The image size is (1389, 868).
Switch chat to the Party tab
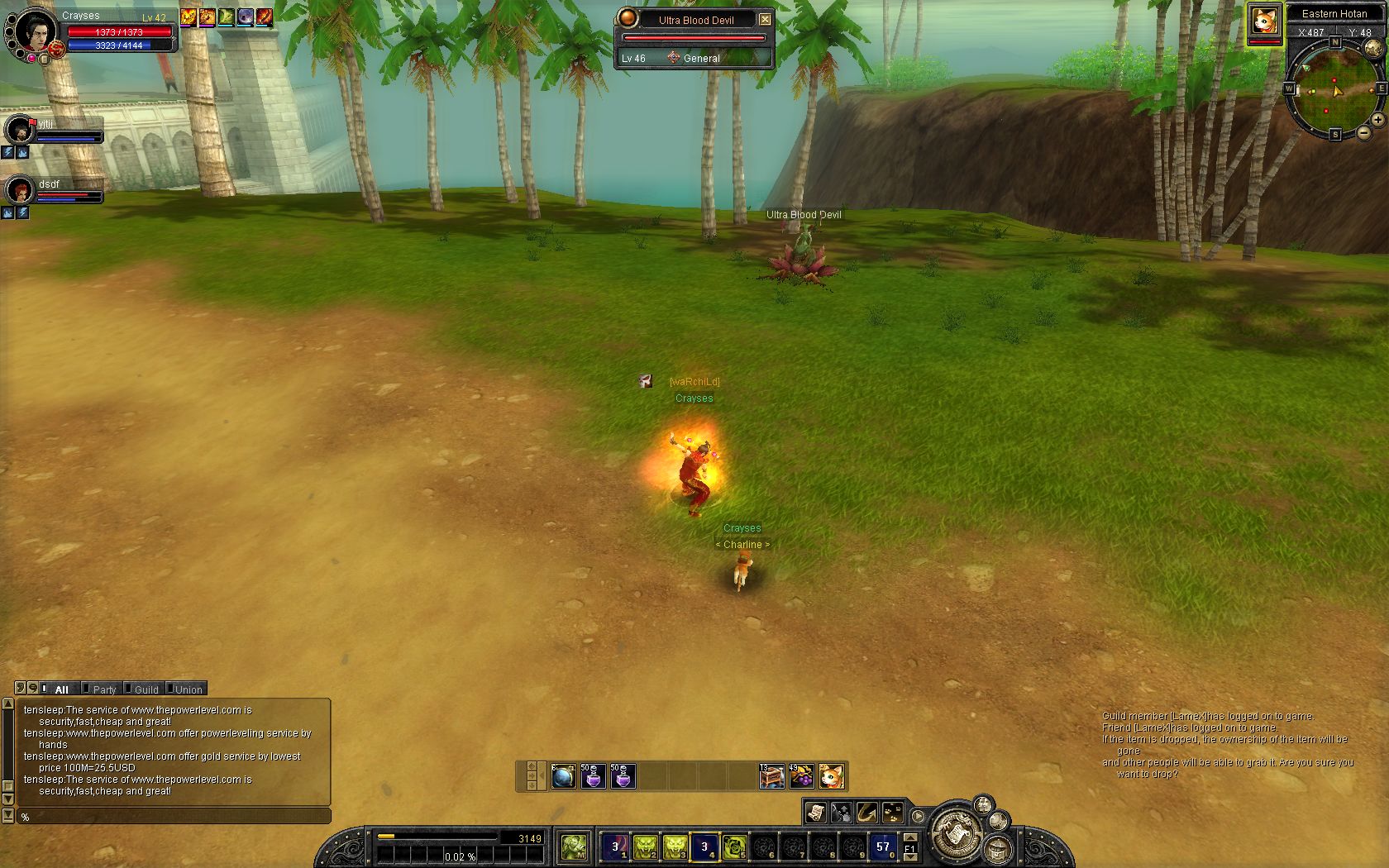[x=104, y=689]
